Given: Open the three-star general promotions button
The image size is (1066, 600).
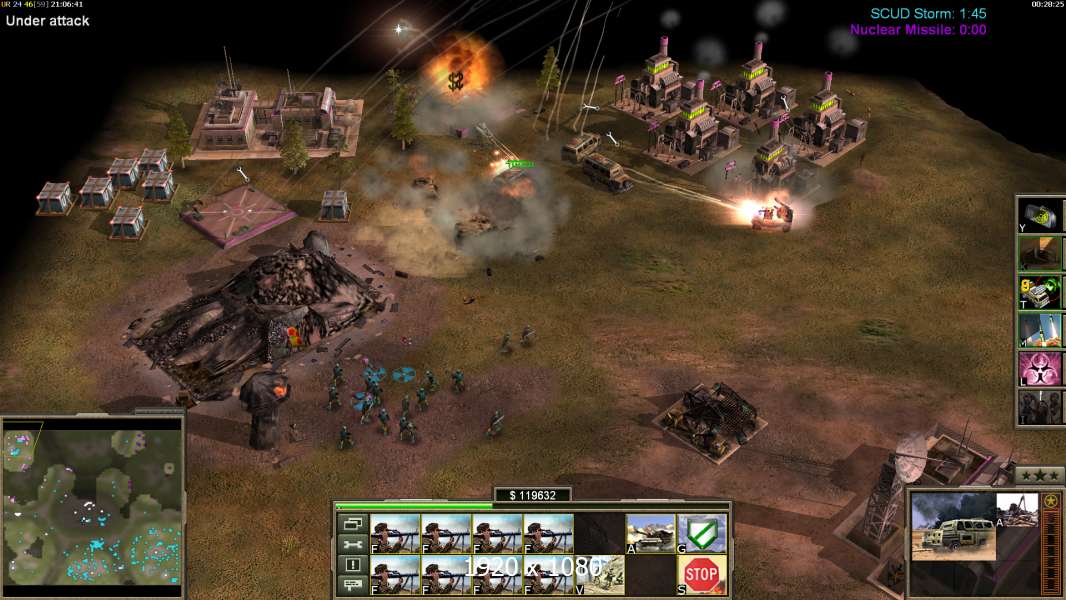Looking at the screenshot, I should coord(1040,475).
